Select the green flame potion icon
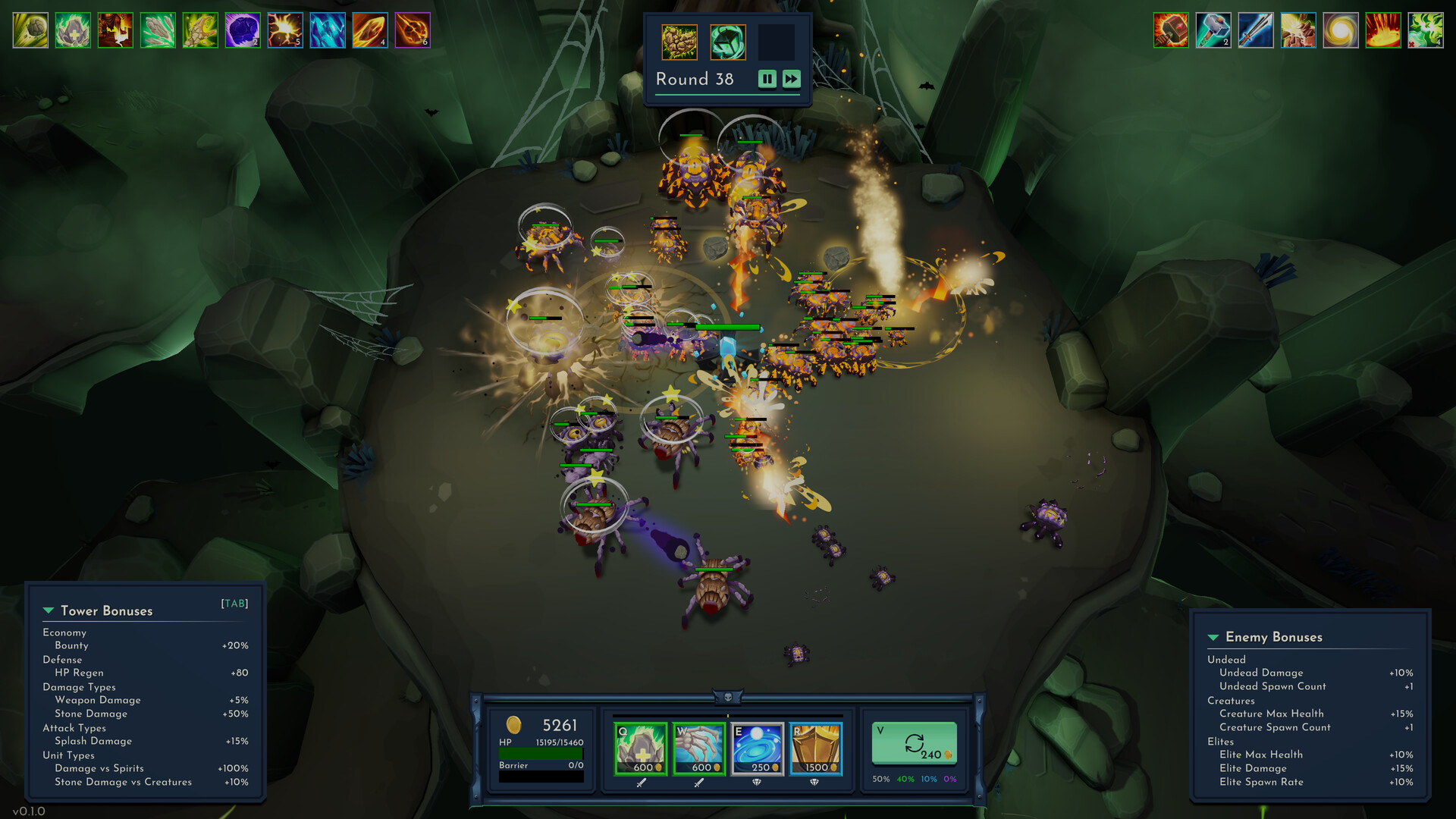 pos(1426,31)
